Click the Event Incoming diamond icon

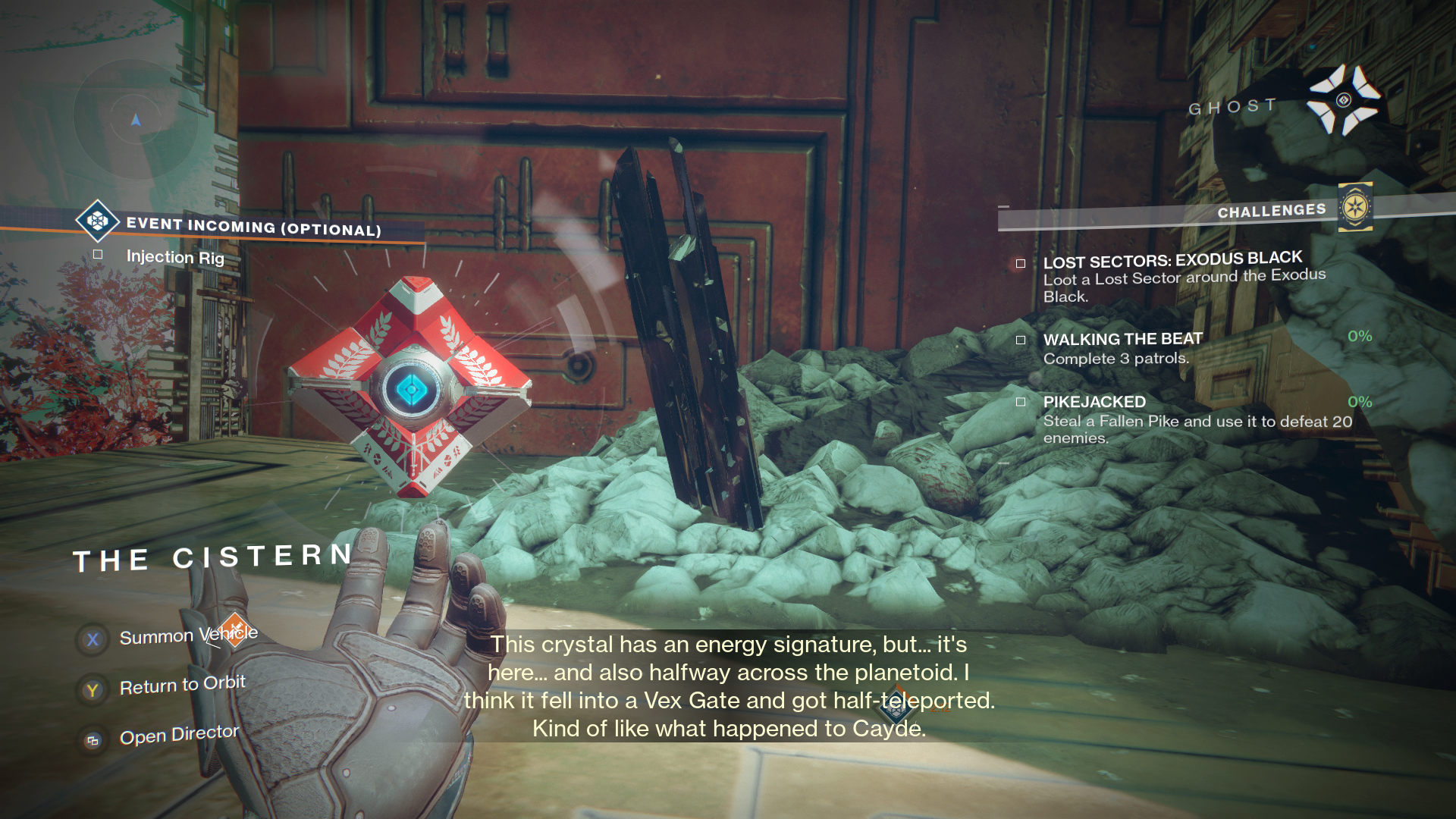click(97, 221)
